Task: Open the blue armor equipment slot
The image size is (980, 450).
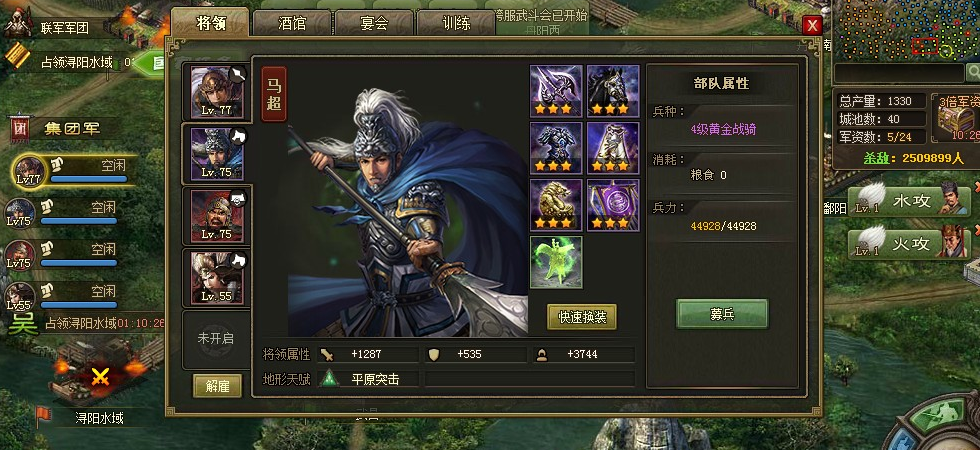Action: tap(556, 148)
